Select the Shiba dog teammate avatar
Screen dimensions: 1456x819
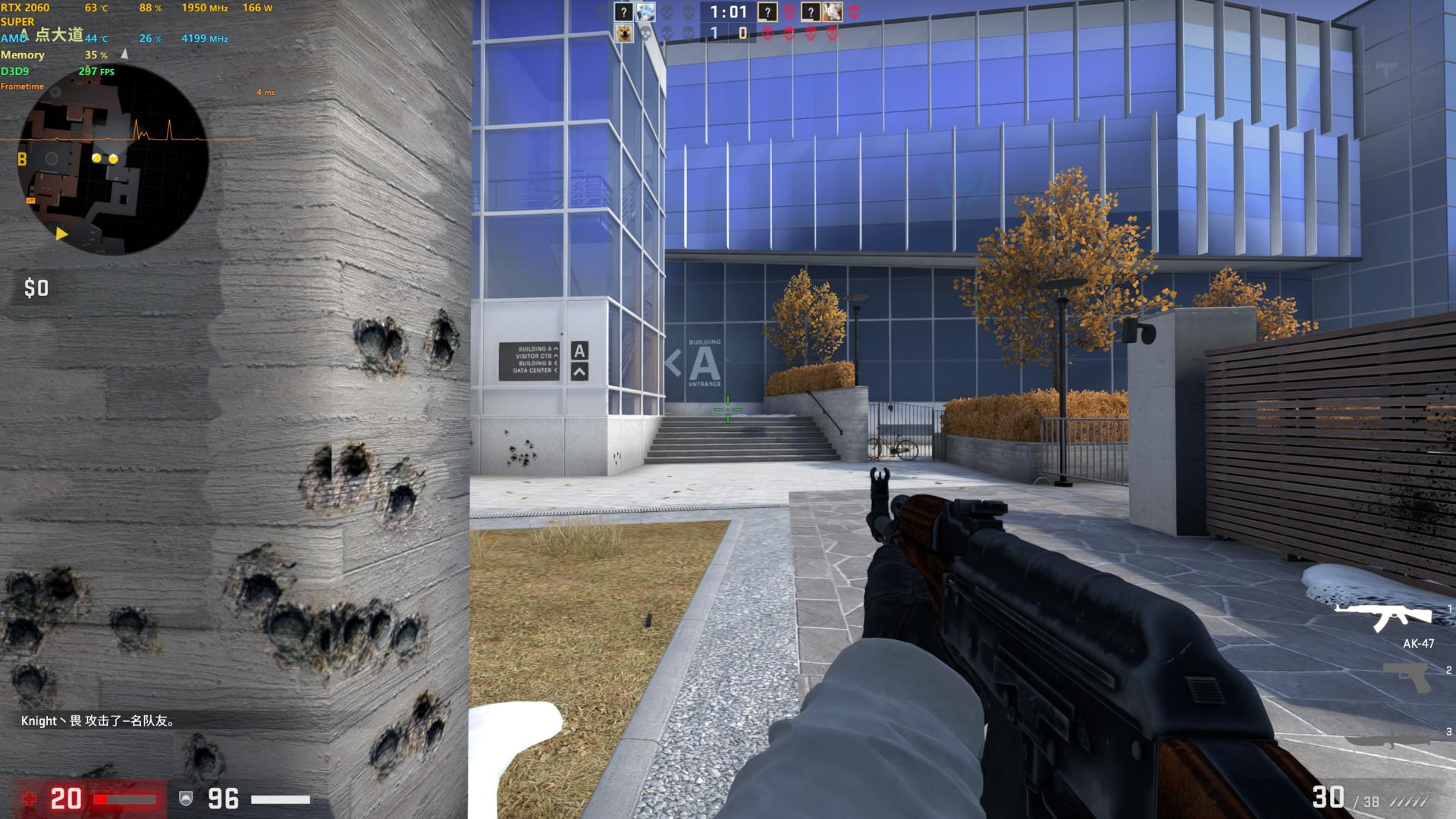(623, 33)
